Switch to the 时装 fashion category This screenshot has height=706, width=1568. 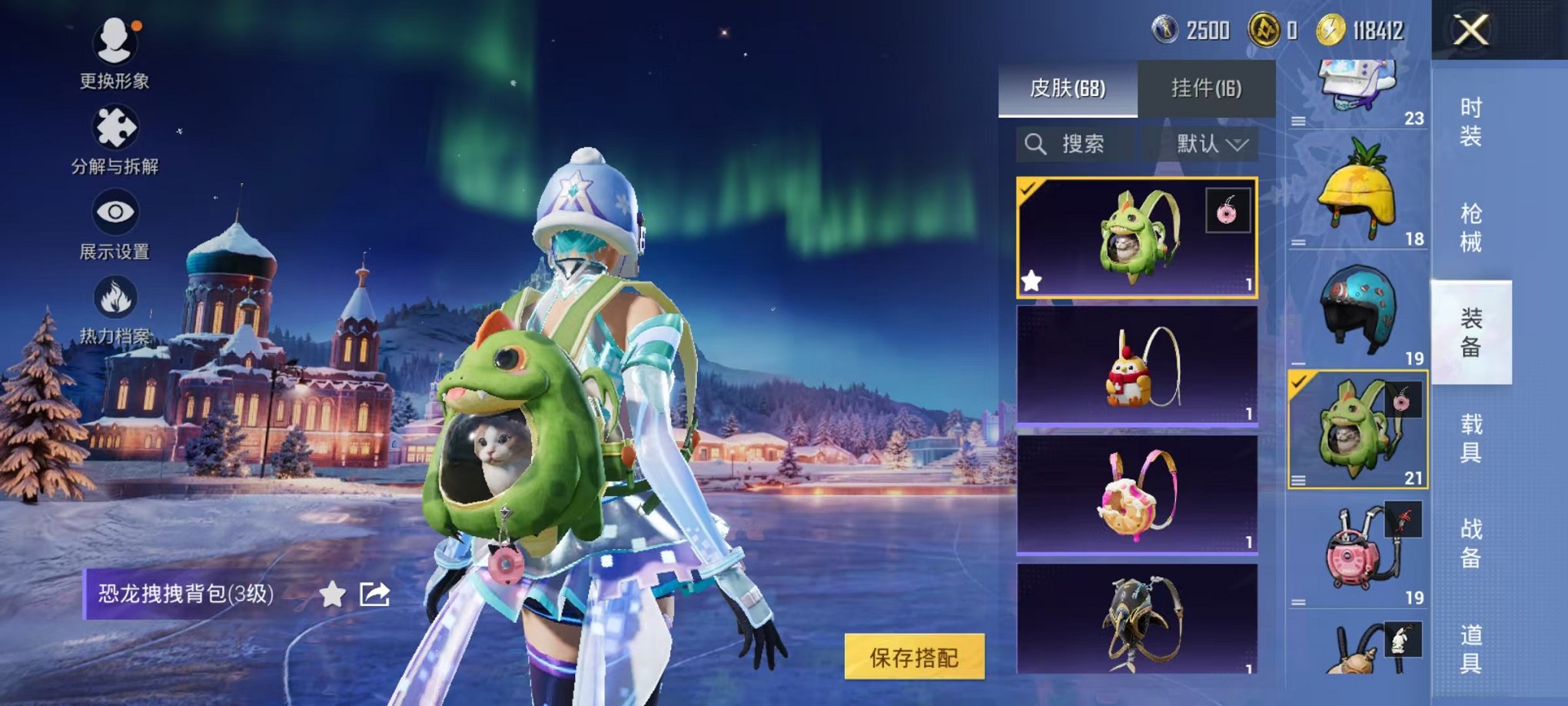(x=1470, y=122)
